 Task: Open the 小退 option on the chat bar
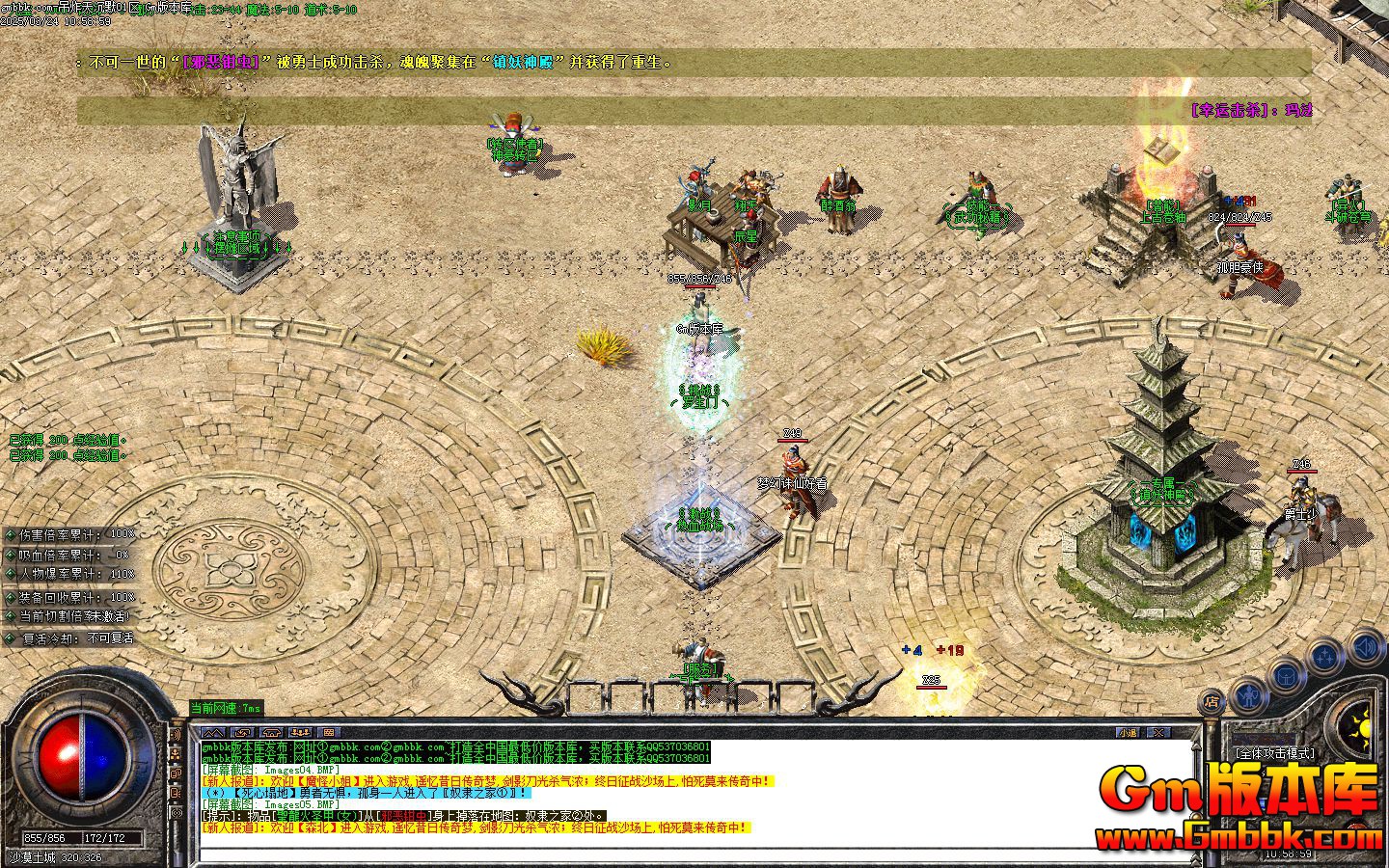pos(1129,732)
